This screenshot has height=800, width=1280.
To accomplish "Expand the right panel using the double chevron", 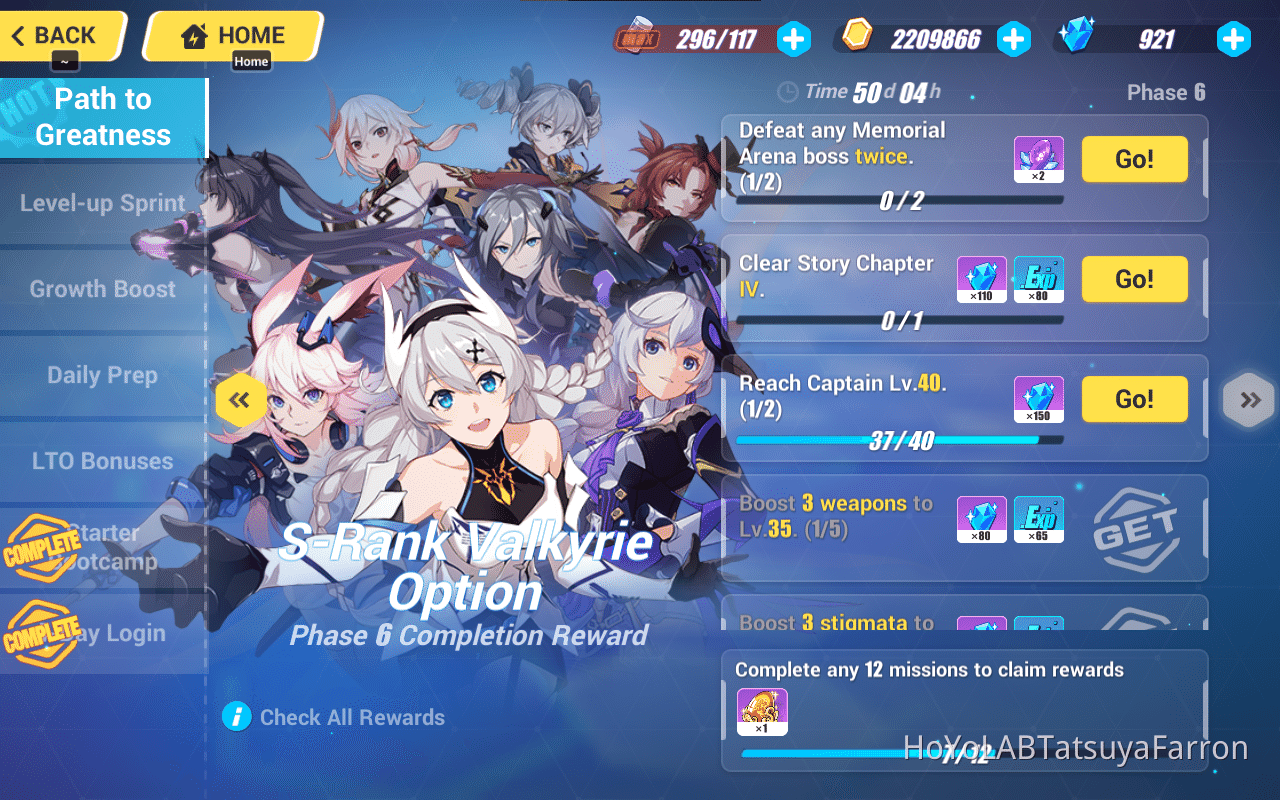I will tap(1248, 399).
